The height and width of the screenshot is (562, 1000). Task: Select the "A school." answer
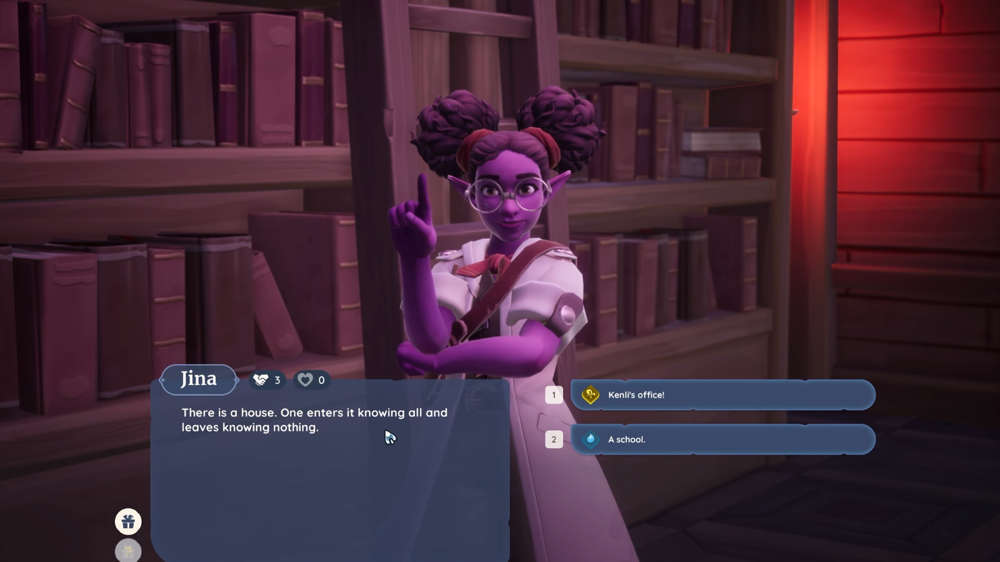tap(722, 439)
